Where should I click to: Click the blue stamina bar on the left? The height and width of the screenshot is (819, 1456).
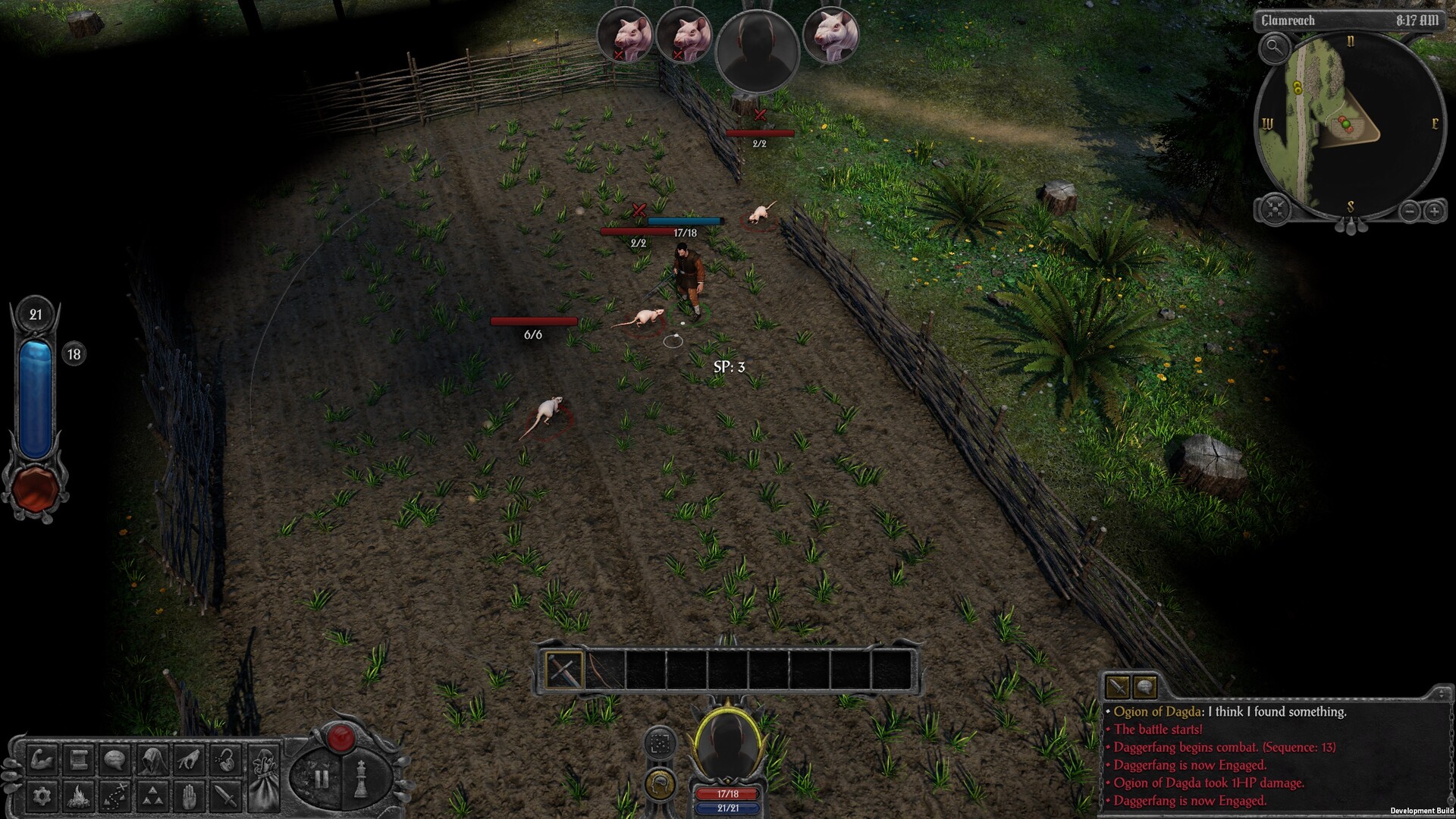click(34, 394)
